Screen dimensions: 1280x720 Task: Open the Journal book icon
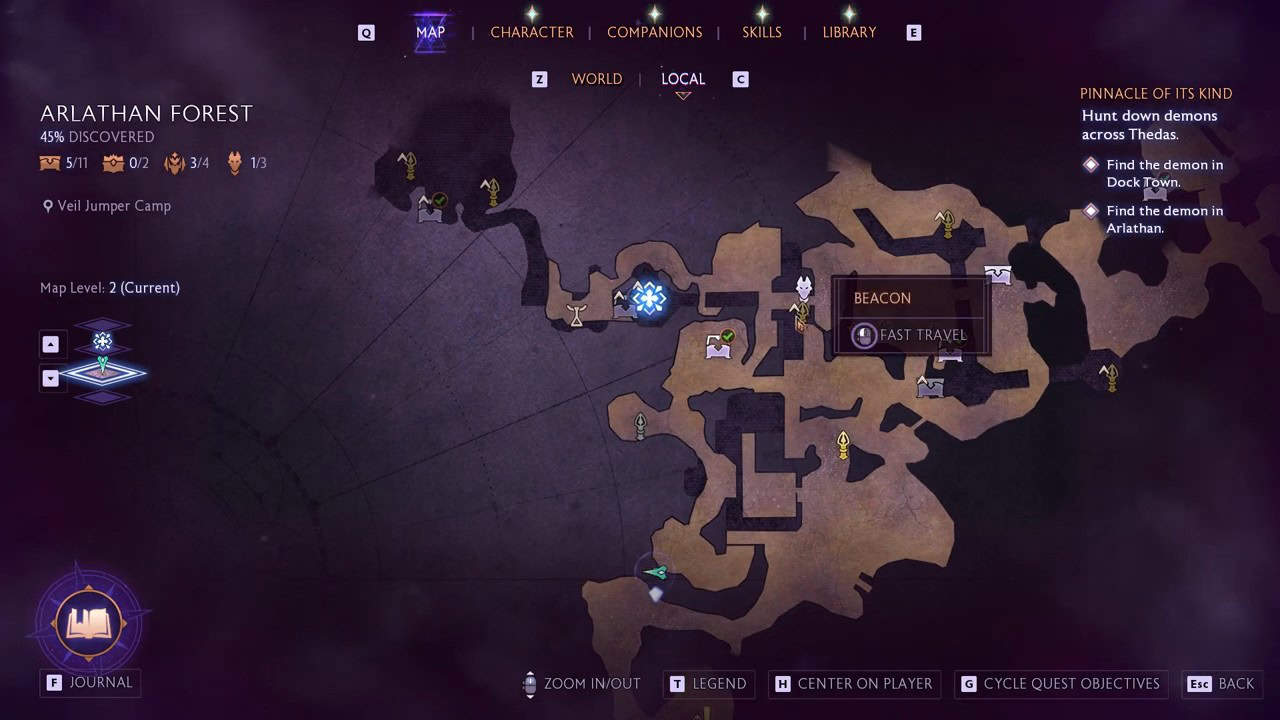pos(88,624)
